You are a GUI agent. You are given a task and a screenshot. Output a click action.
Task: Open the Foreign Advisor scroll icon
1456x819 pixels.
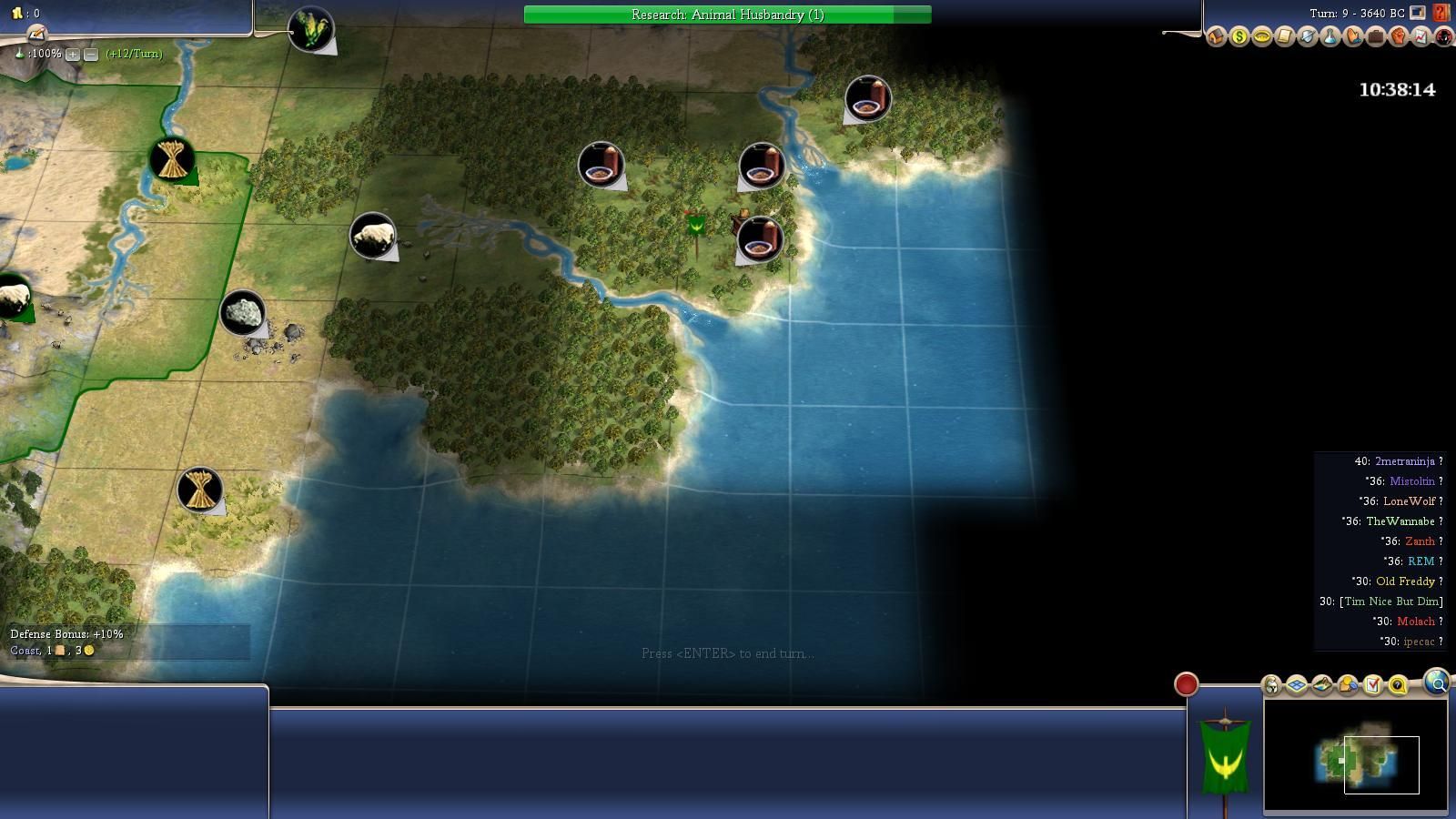pos(1285,37)
